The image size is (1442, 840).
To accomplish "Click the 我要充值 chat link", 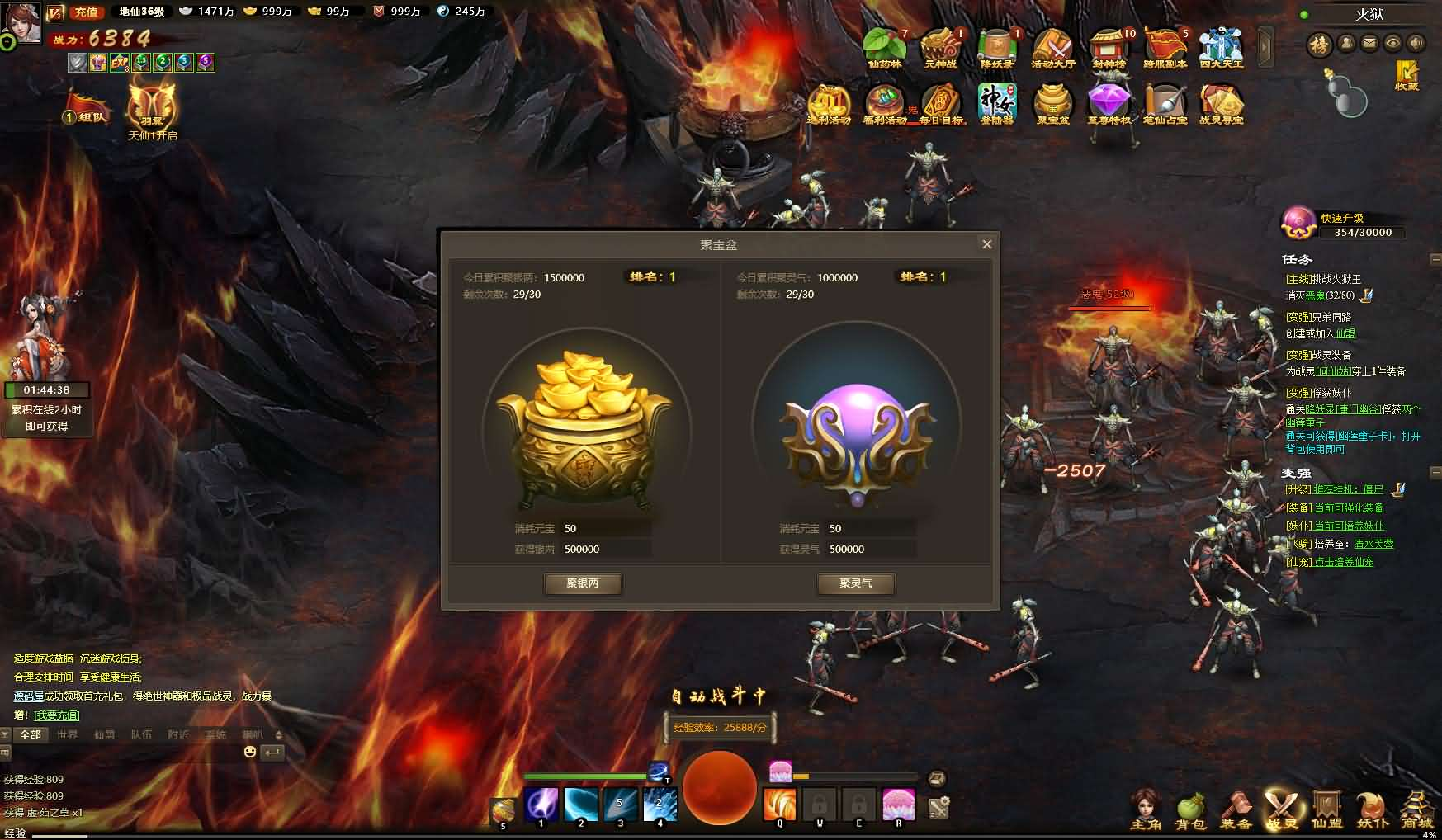I will (x=57, y=715).
